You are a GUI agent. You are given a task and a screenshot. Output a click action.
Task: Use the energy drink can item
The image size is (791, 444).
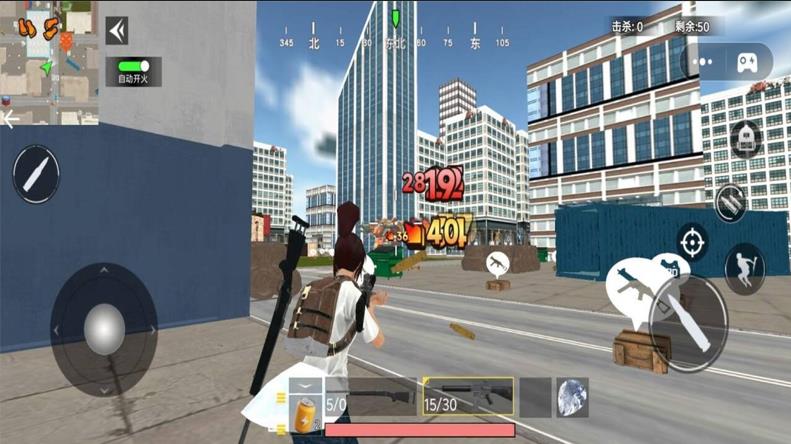pos(305,412)
